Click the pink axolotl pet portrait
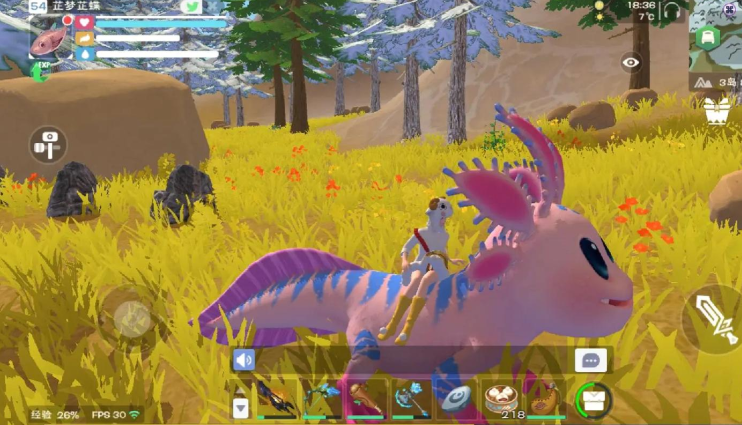Viewport: 742px width, 425px height. click(48, 39)
